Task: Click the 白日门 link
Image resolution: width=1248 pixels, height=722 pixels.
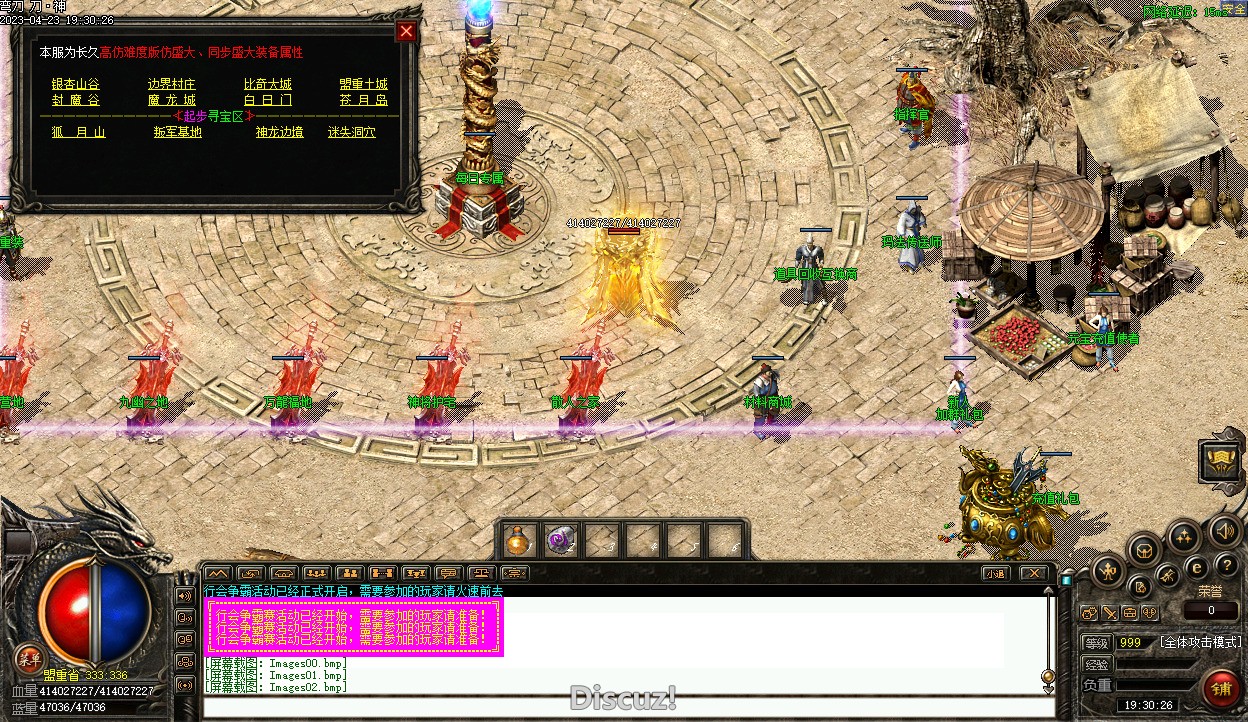Action: [x=268, y=100]
